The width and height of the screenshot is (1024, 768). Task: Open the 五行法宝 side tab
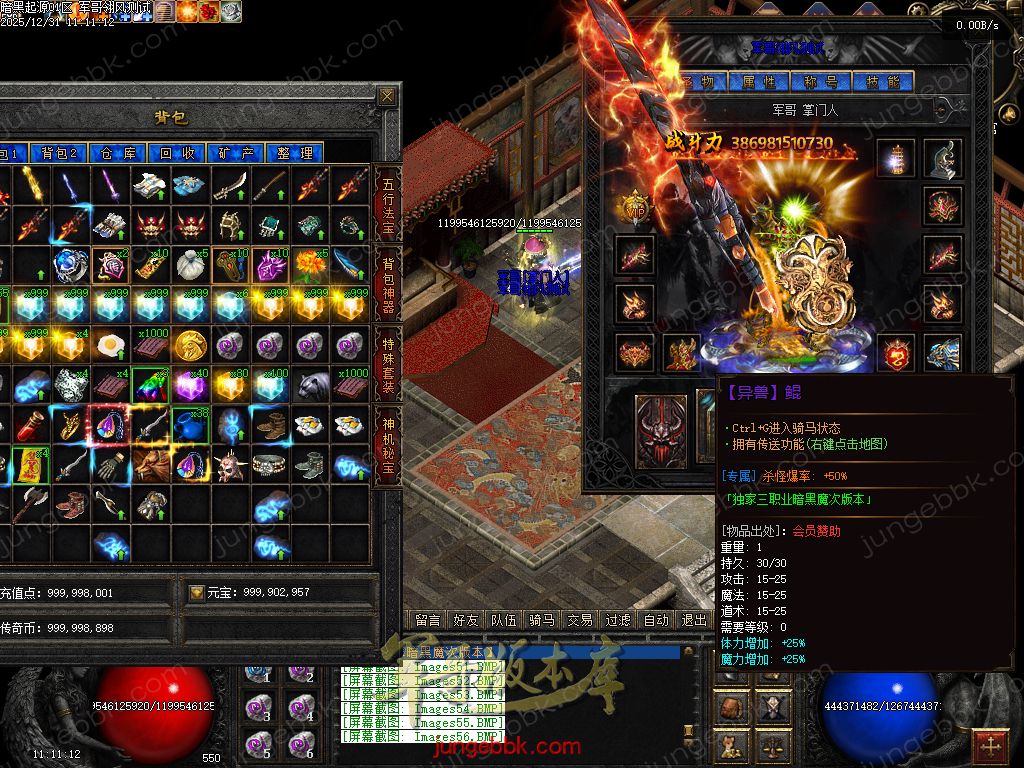[x=388, y=205]
